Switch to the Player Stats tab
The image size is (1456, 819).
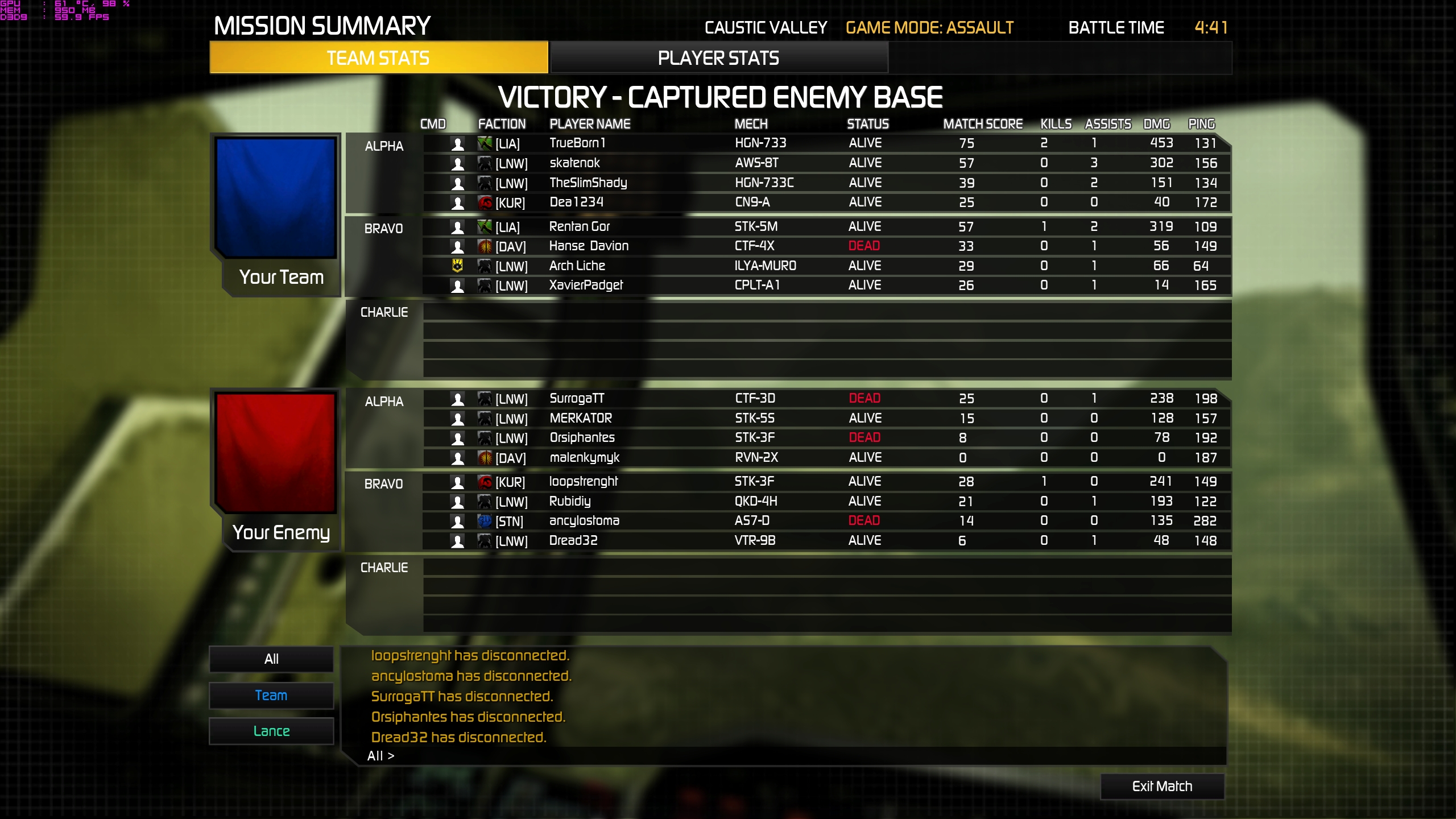[x=718, y=58]
